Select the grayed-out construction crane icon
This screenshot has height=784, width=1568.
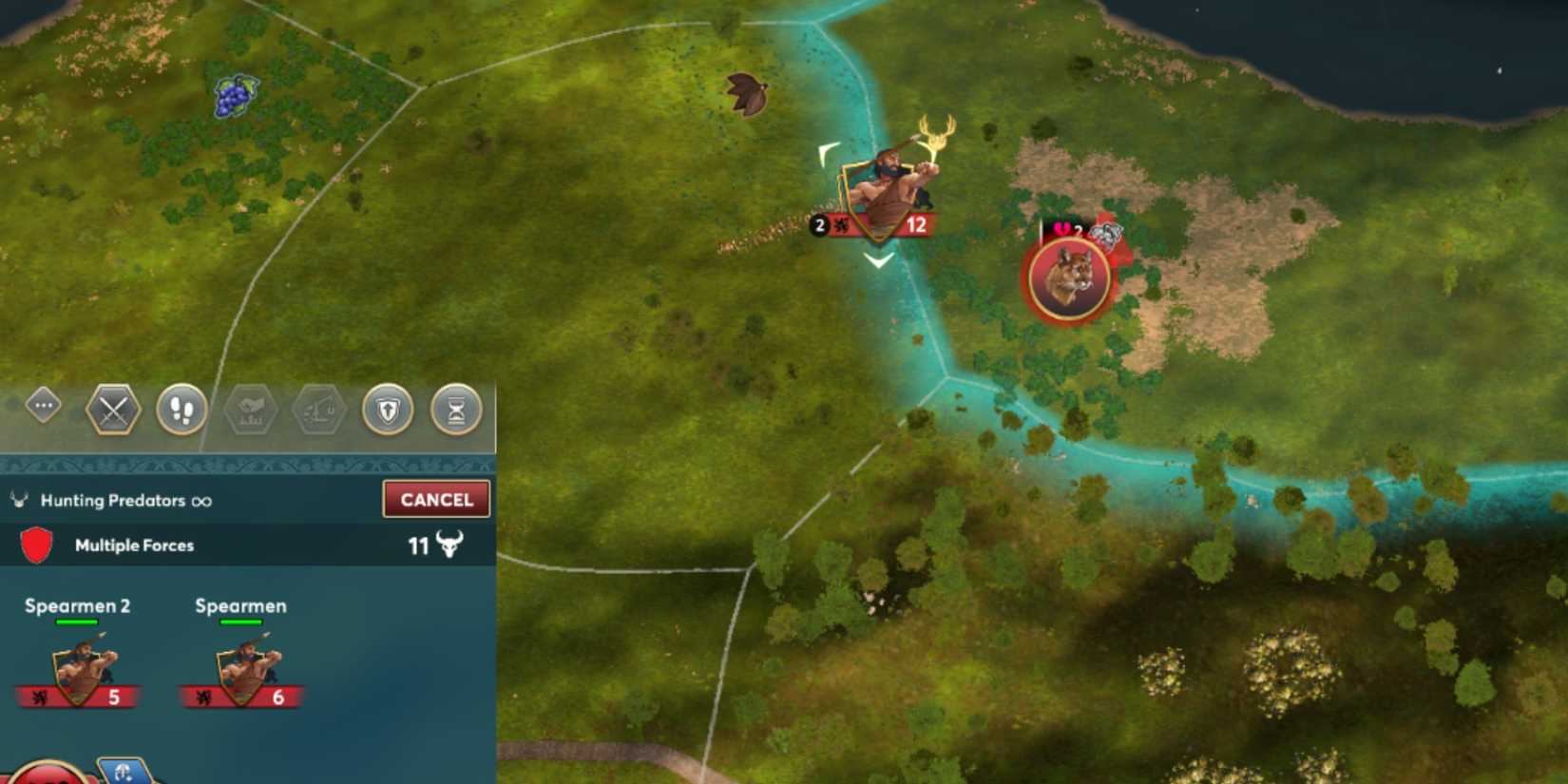(319, 410)
